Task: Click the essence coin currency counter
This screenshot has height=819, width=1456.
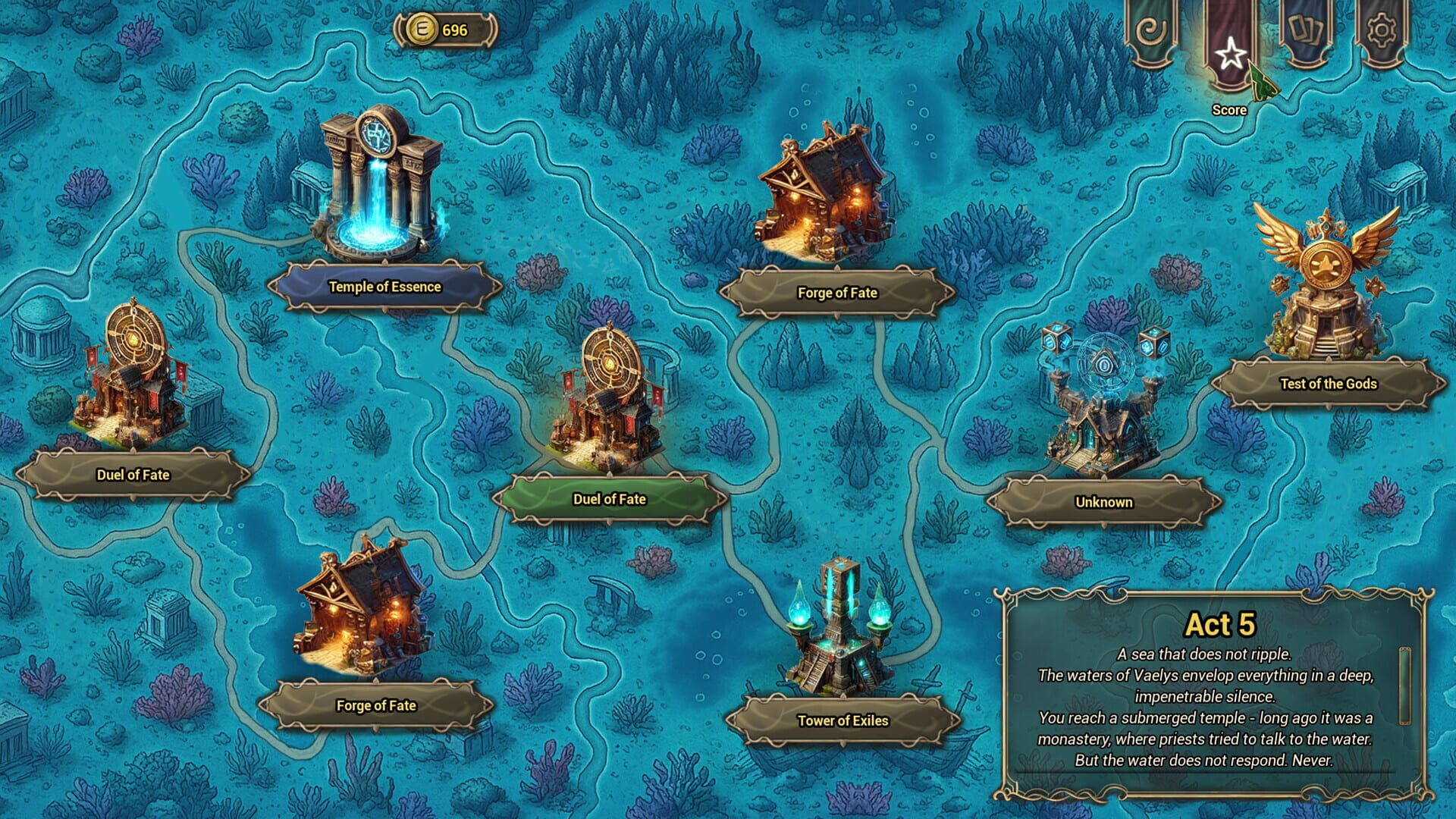Action: tap(444, 30)
